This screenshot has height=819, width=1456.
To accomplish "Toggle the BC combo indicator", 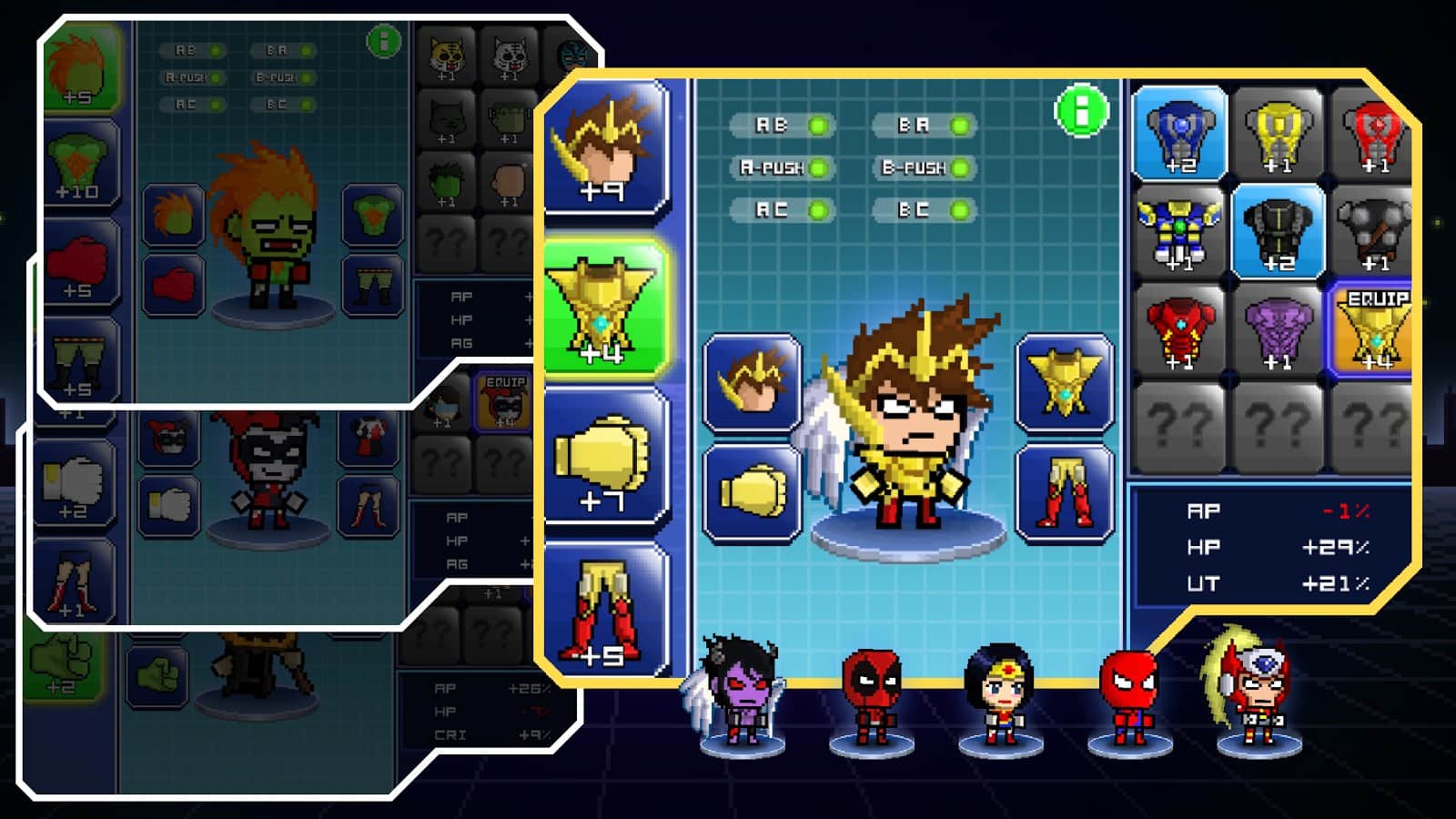I will 924,210.
